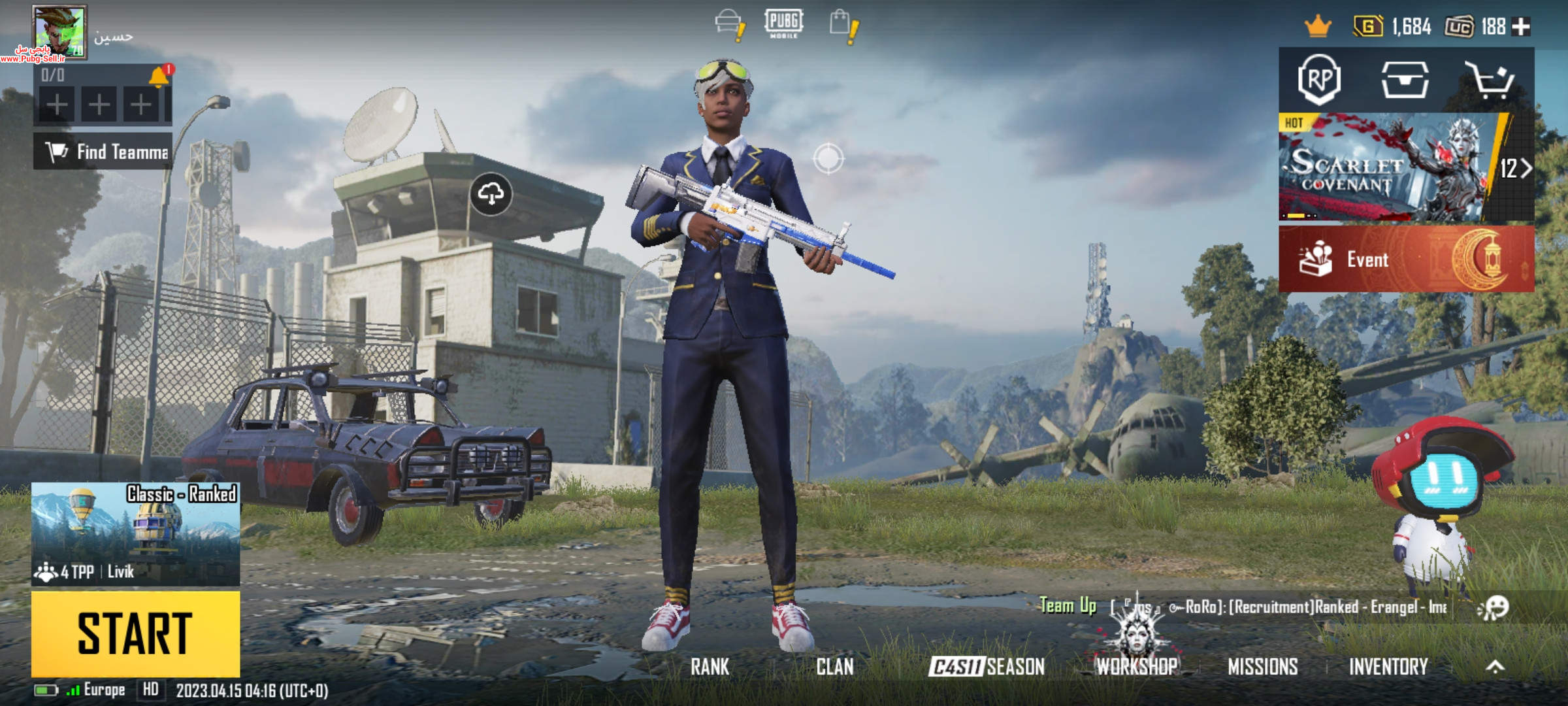This screenshot has height=706, width=1568.
Task: Open the Royale Pass (RP) icon
Action: 1319,80
